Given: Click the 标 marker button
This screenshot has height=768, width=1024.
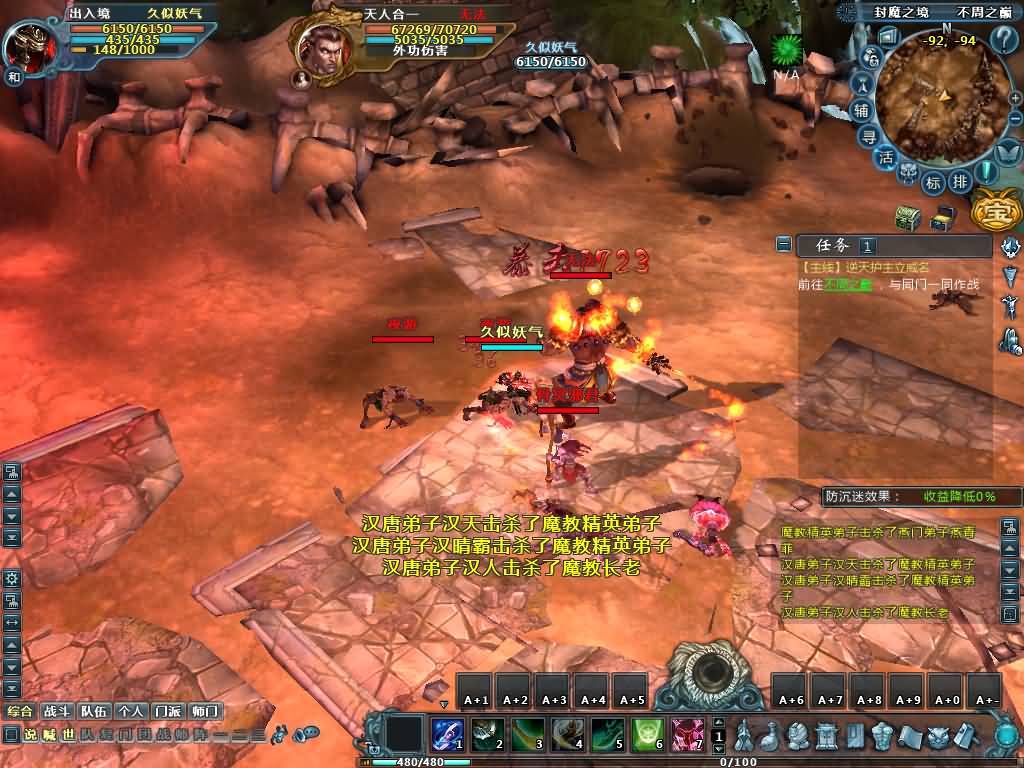Looking at the screenshot, I should click(x=933, y=183).
